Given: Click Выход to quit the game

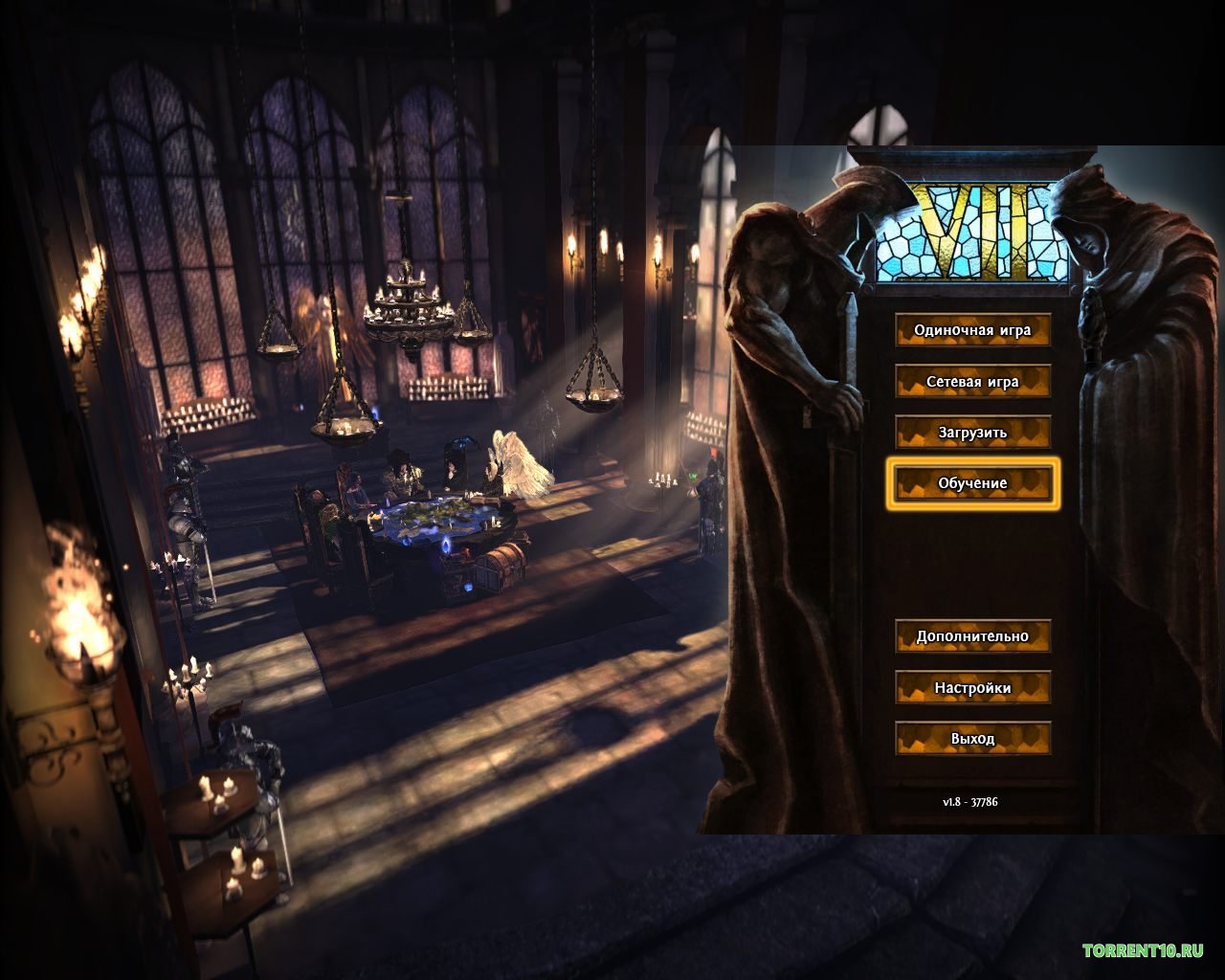Looking at the screenshot, I should [972, 739].
